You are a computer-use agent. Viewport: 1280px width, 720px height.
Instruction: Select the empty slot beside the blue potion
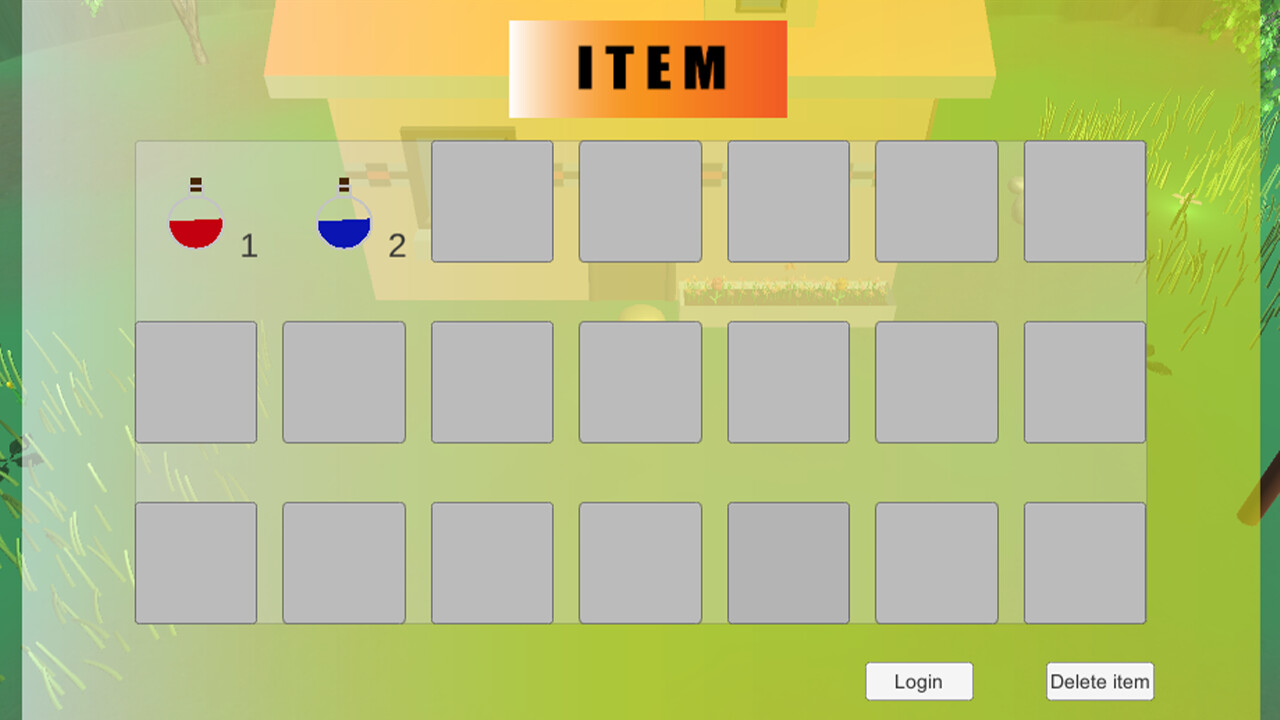click(x=492, y=201)
